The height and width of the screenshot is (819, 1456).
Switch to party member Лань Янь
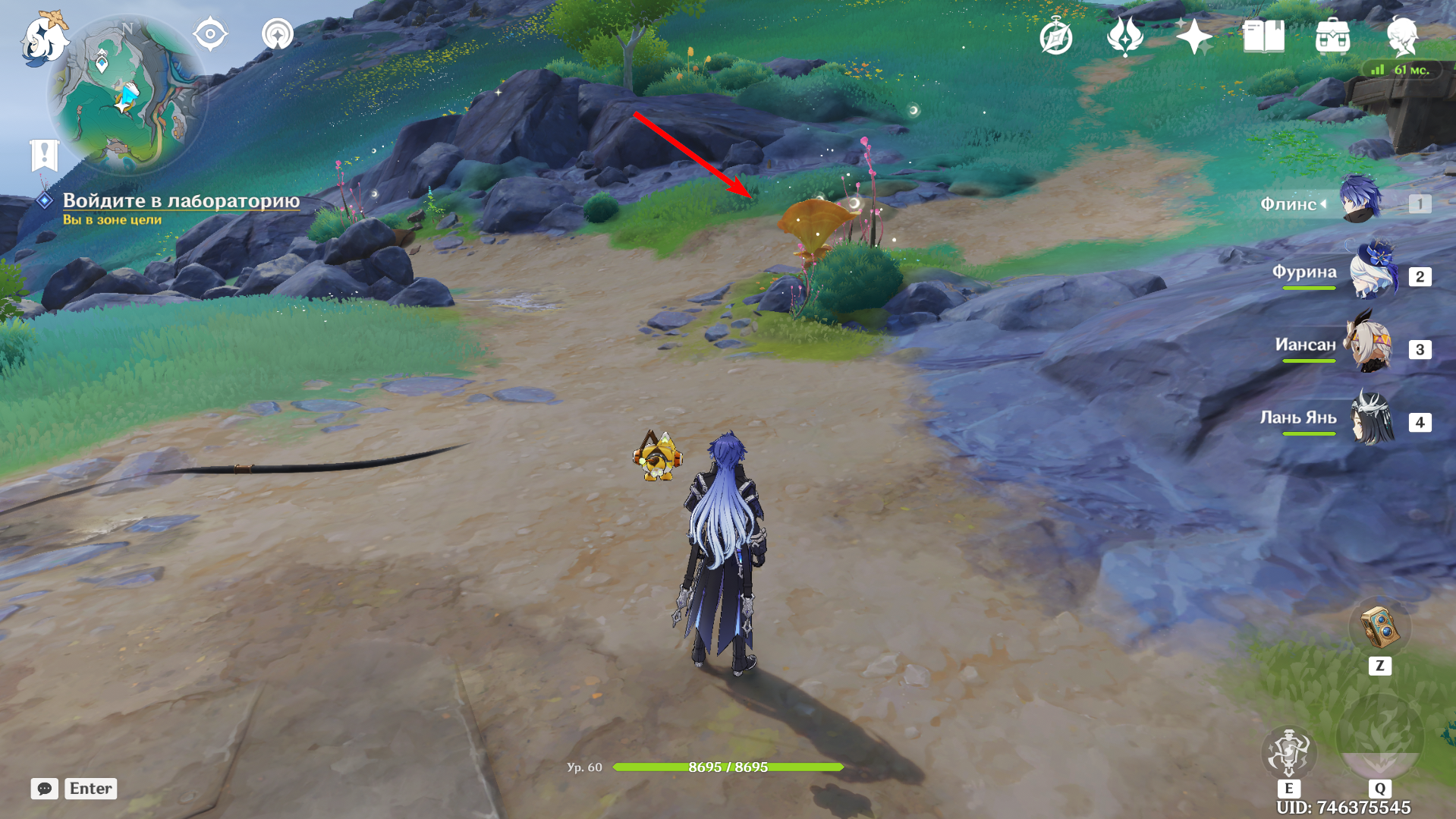click(1370, 420)
